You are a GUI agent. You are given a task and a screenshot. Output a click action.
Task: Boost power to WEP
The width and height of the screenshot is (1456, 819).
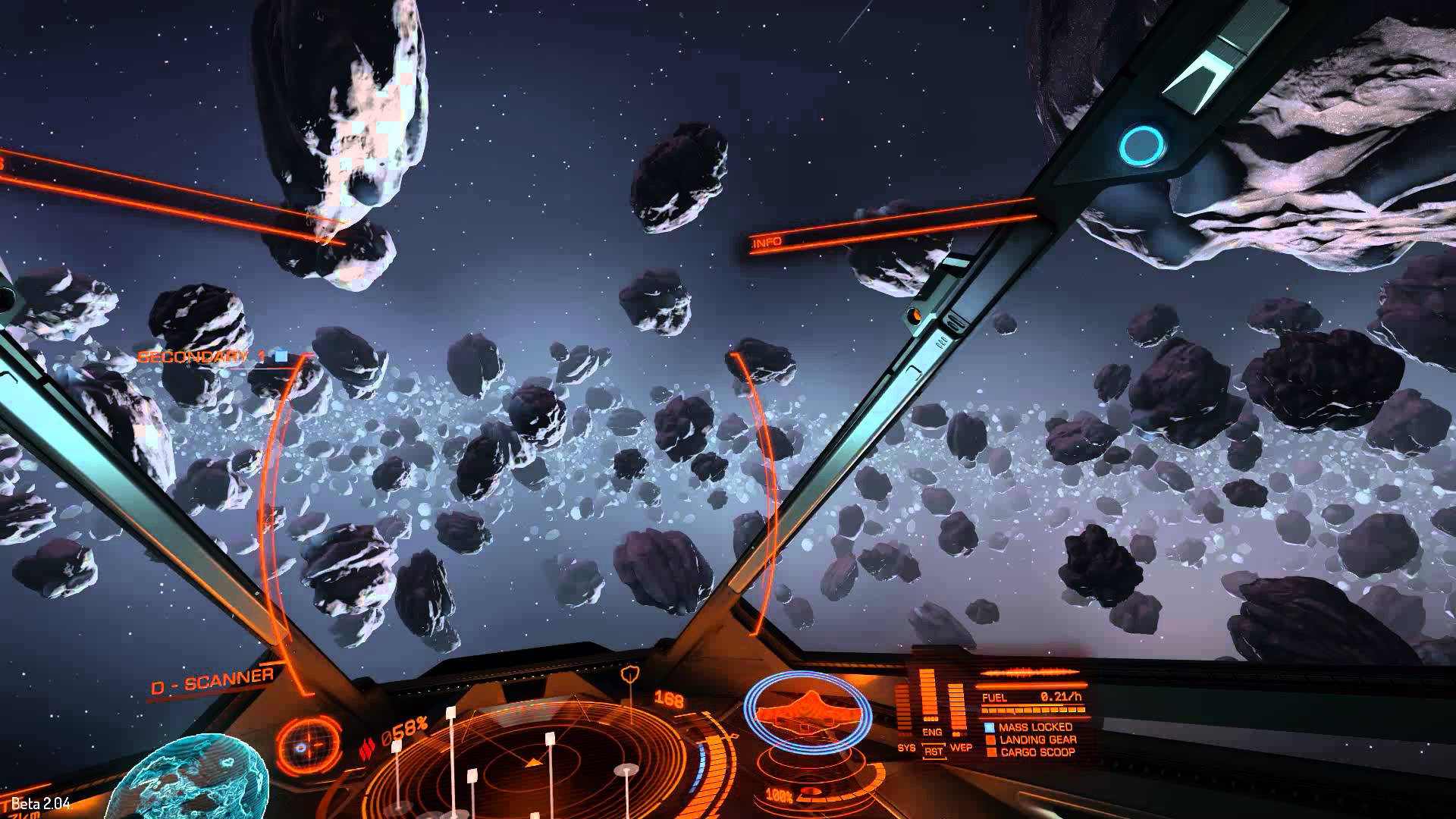[961, 748]
